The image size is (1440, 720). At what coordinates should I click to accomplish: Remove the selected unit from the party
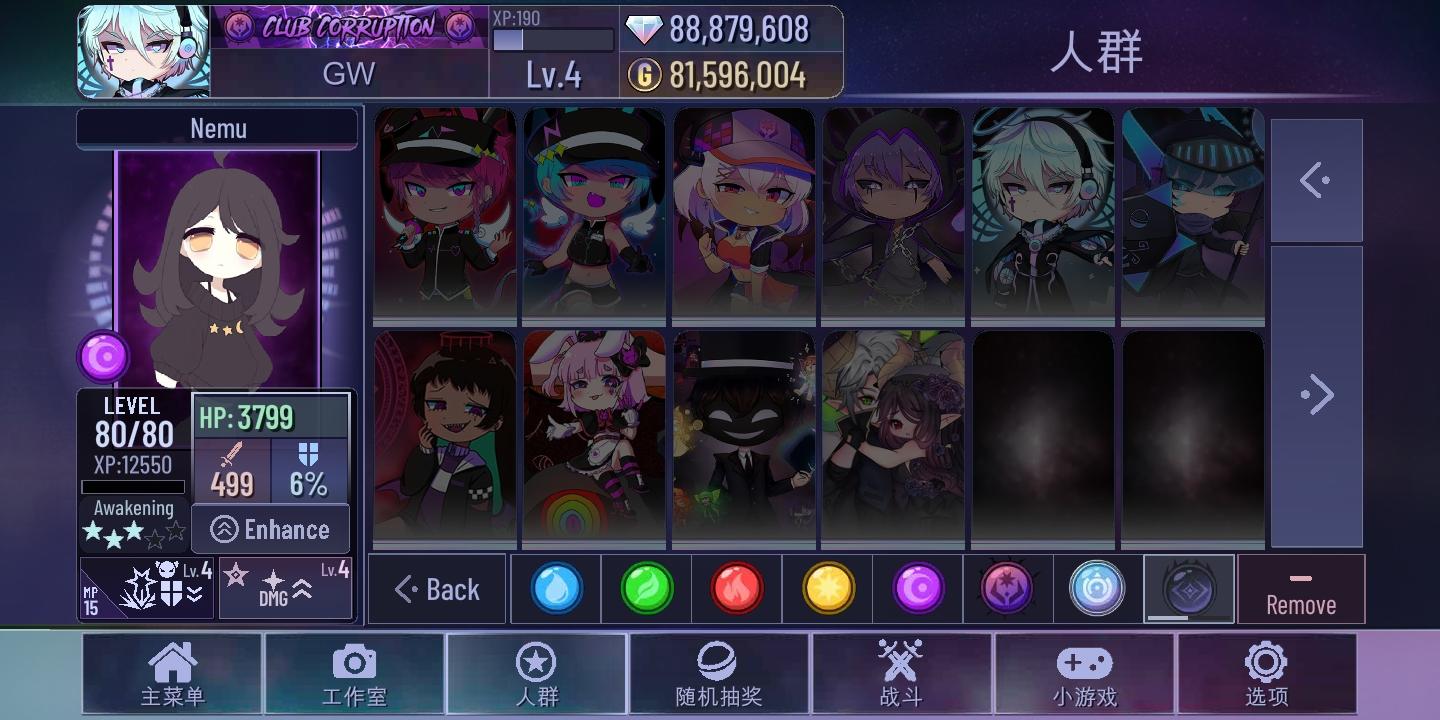(x=1300, y=590)
